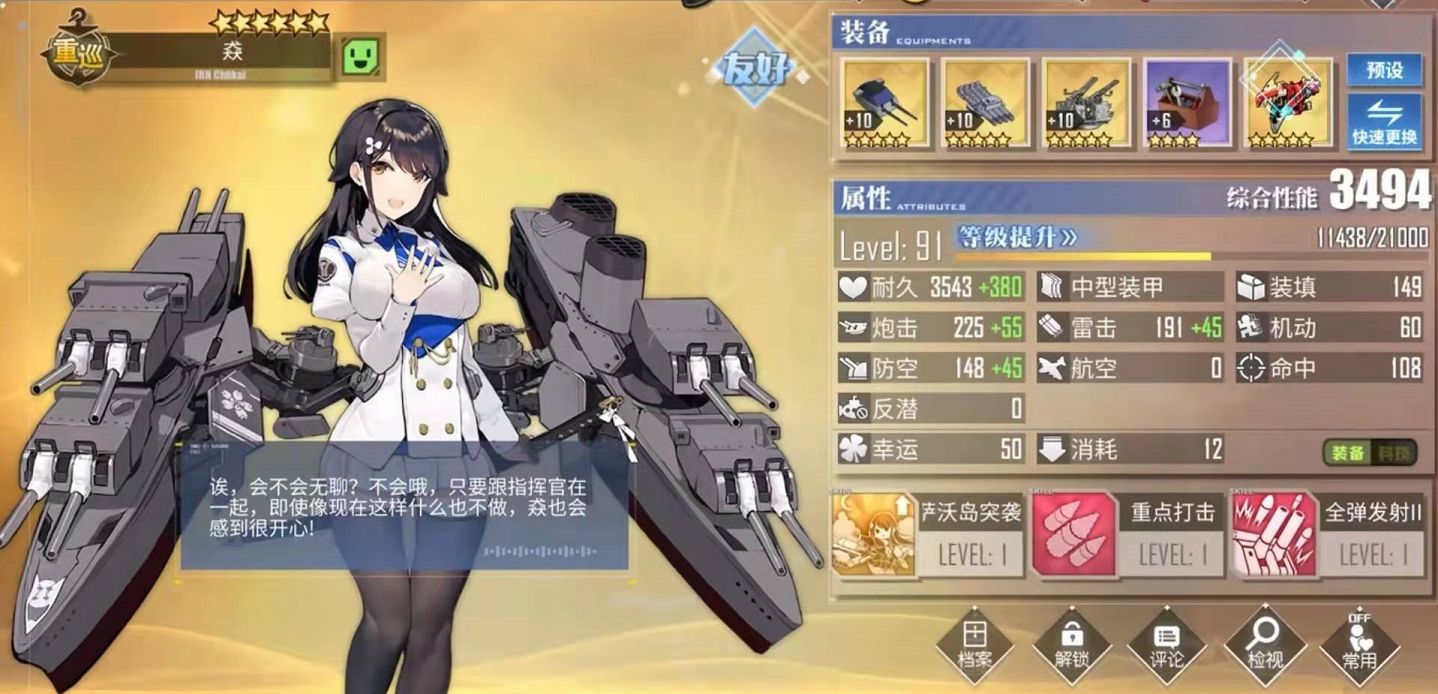View the 重点打击 skill
The image size is (1438, 694).
point(1127,535)
